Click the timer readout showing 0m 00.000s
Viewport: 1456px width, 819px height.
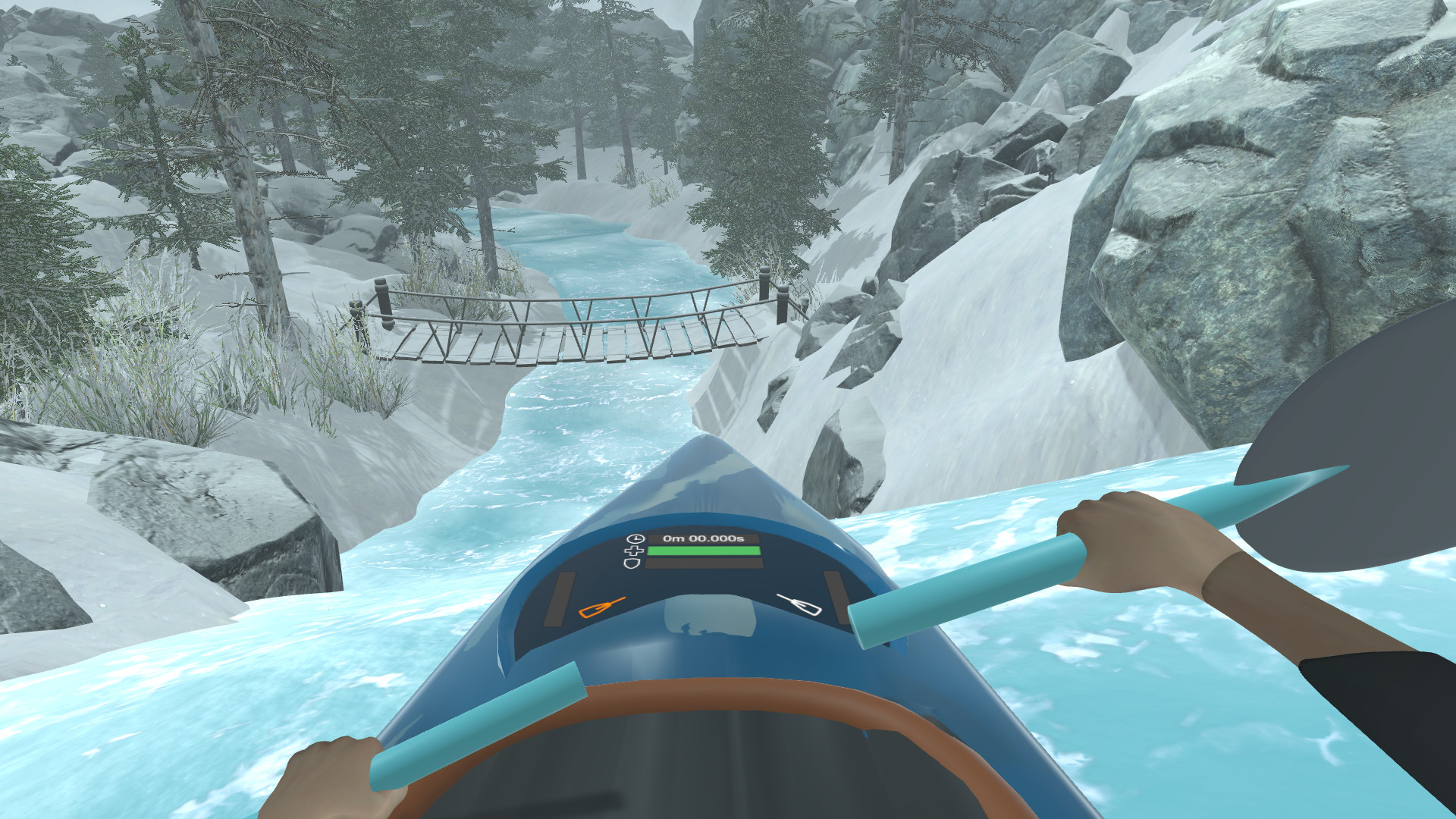[702, 538]
